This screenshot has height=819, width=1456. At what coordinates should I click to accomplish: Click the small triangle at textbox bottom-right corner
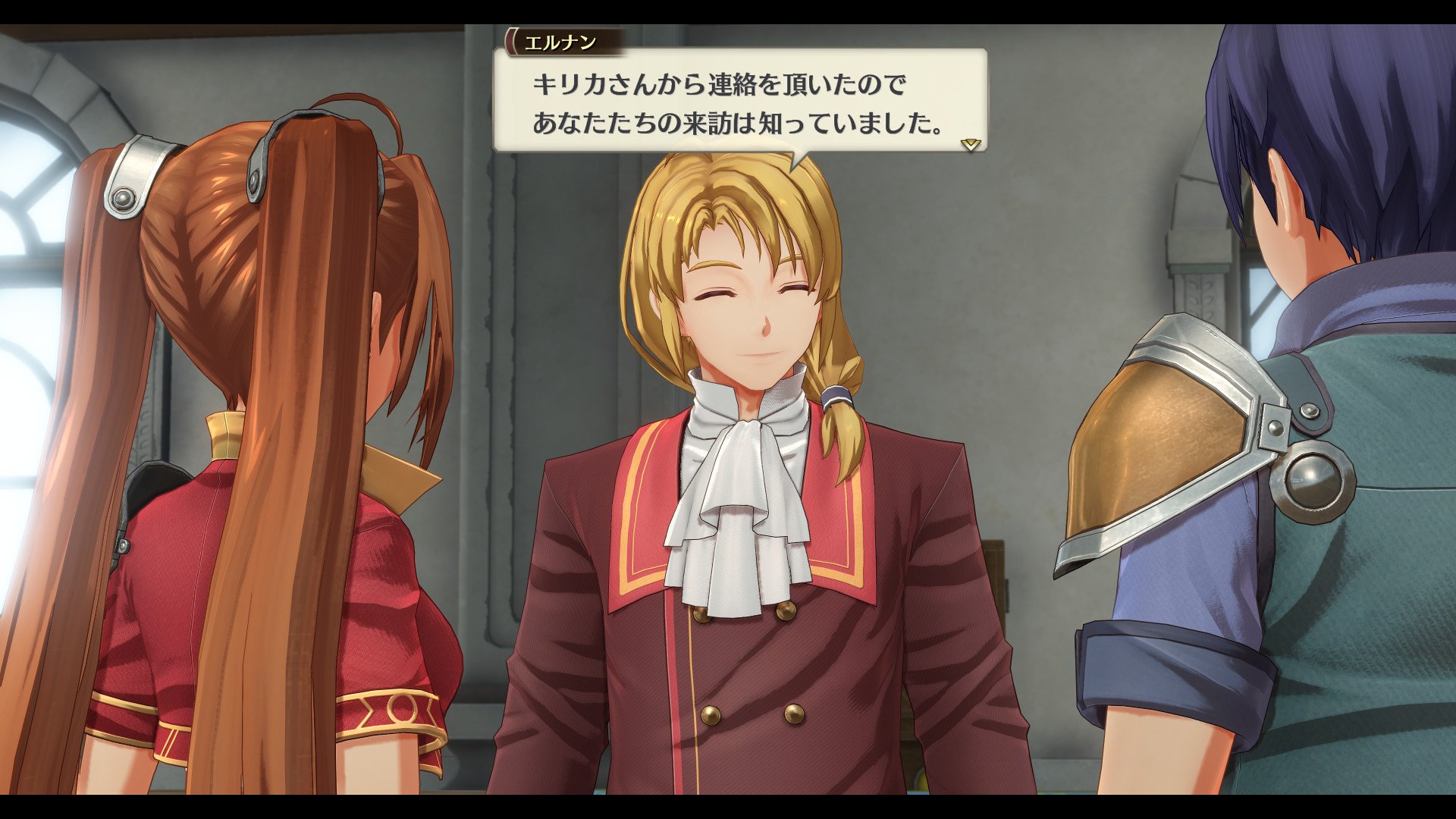point(971,146)
